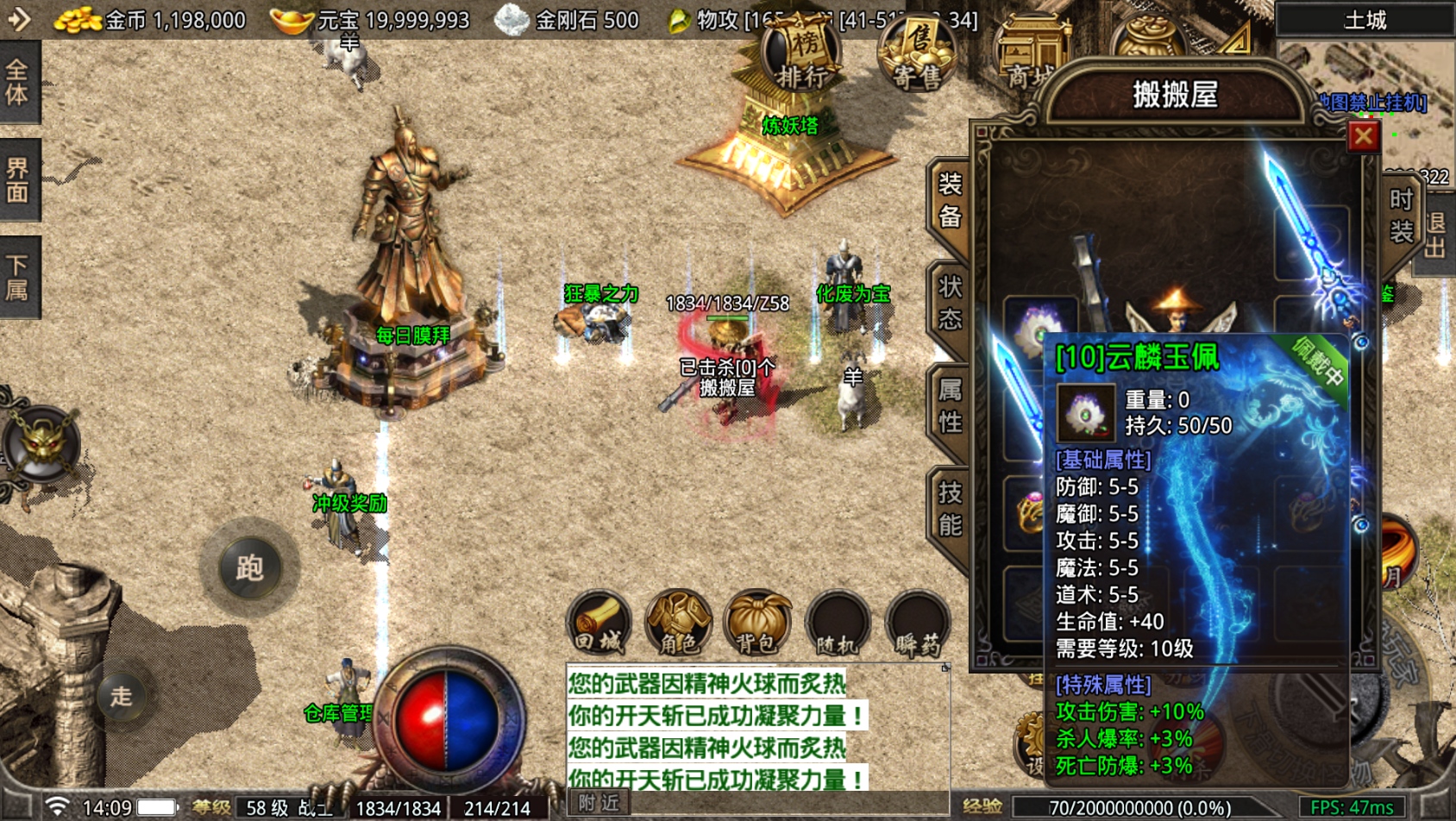1456x821 pixels.
Task: Use the 回城 return-to-town button
Action: click(x=599, y=624)
